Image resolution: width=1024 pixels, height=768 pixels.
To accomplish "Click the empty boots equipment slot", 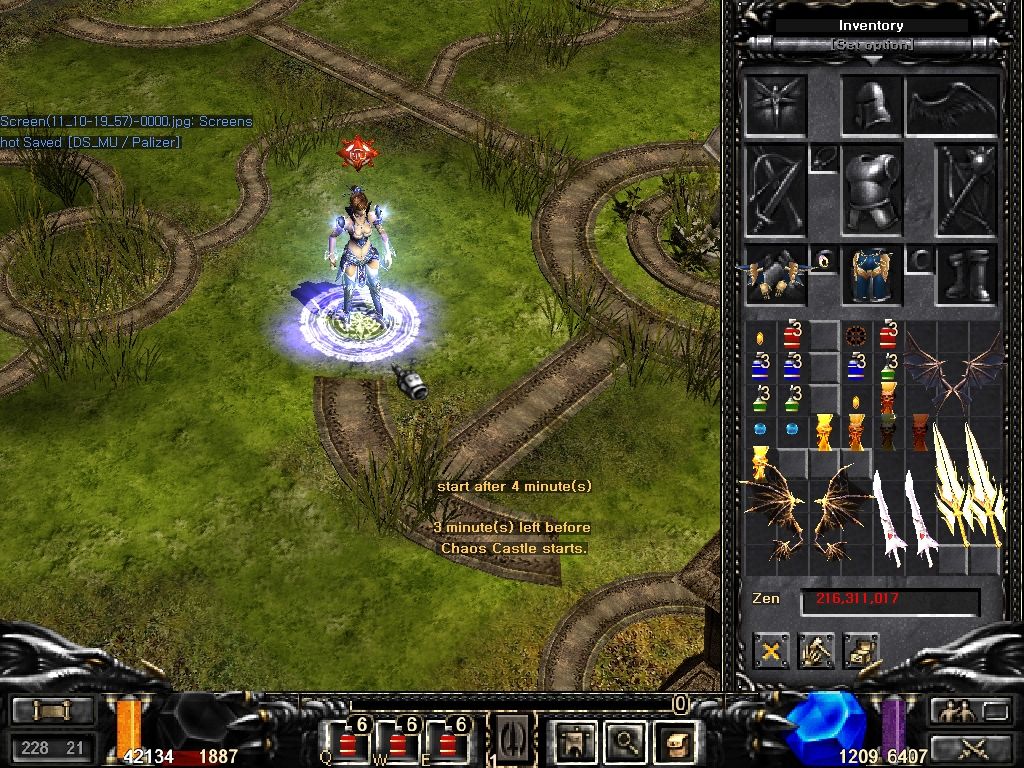I will coord(967,274).
